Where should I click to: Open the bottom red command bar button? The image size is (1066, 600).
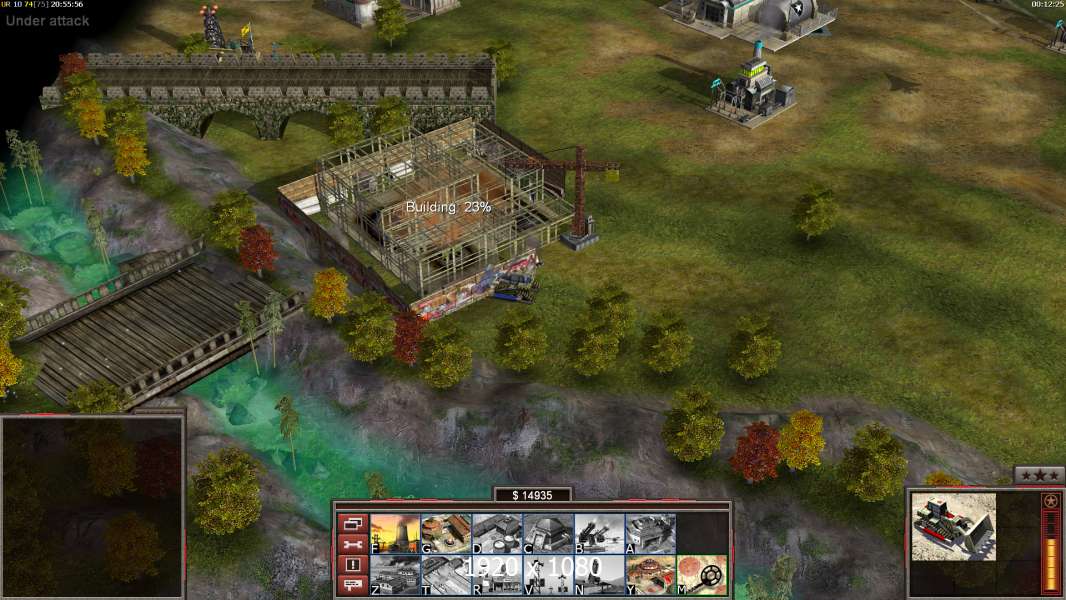352,586
